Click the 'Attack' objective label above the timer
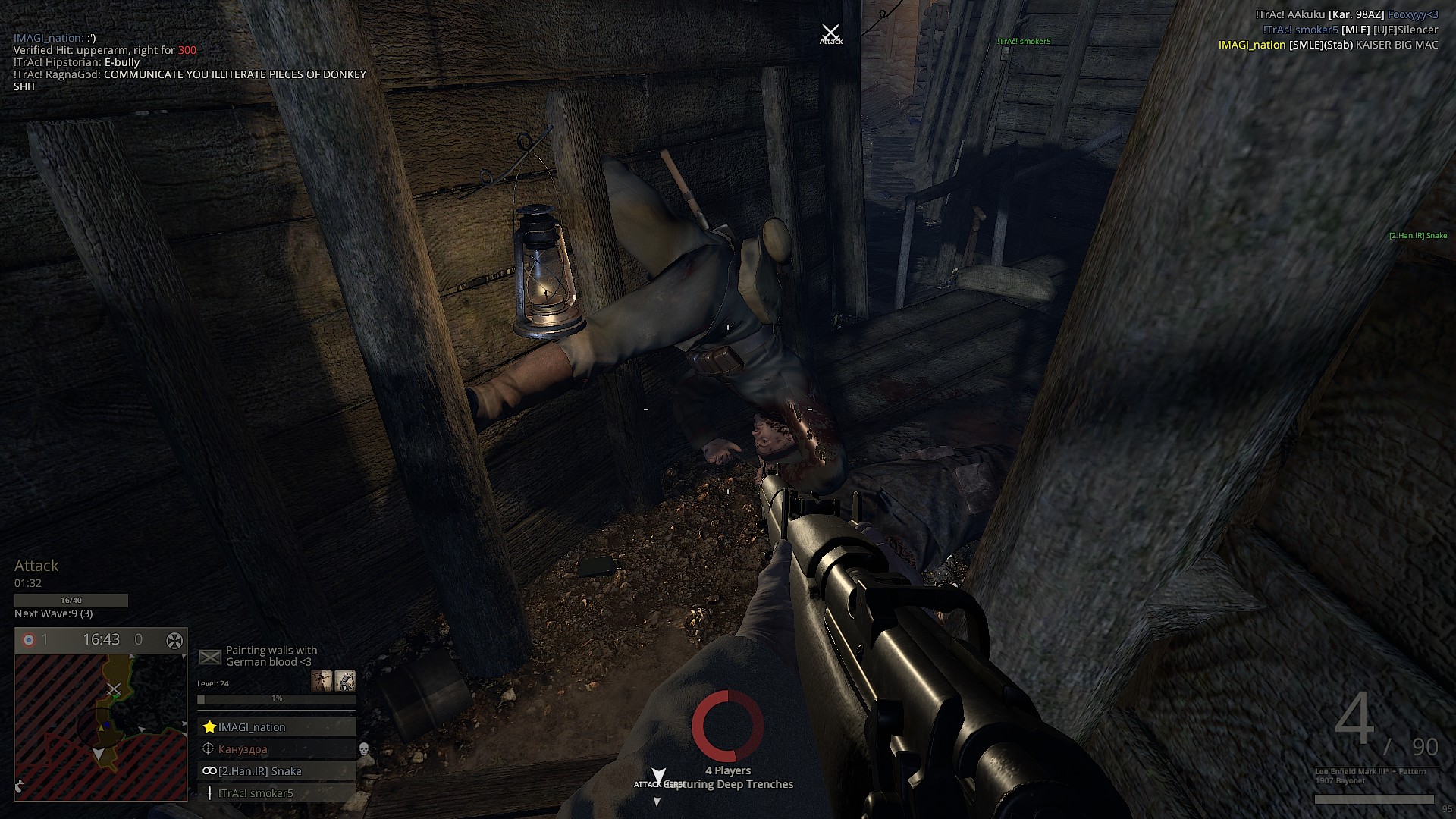Image resolution: width=1456 pixels, height=819 pixels. point(37,566)
